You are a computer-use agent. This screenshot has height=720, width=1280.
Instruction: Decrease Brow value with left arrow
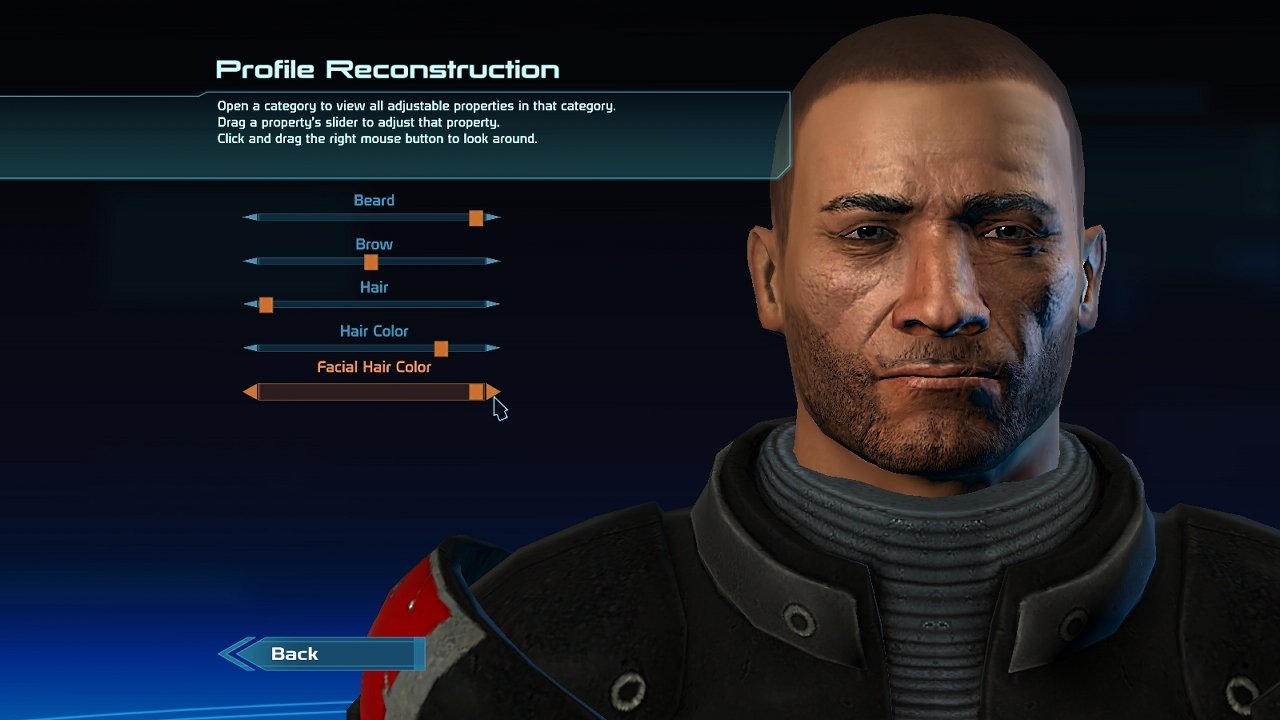coord(251,262)
